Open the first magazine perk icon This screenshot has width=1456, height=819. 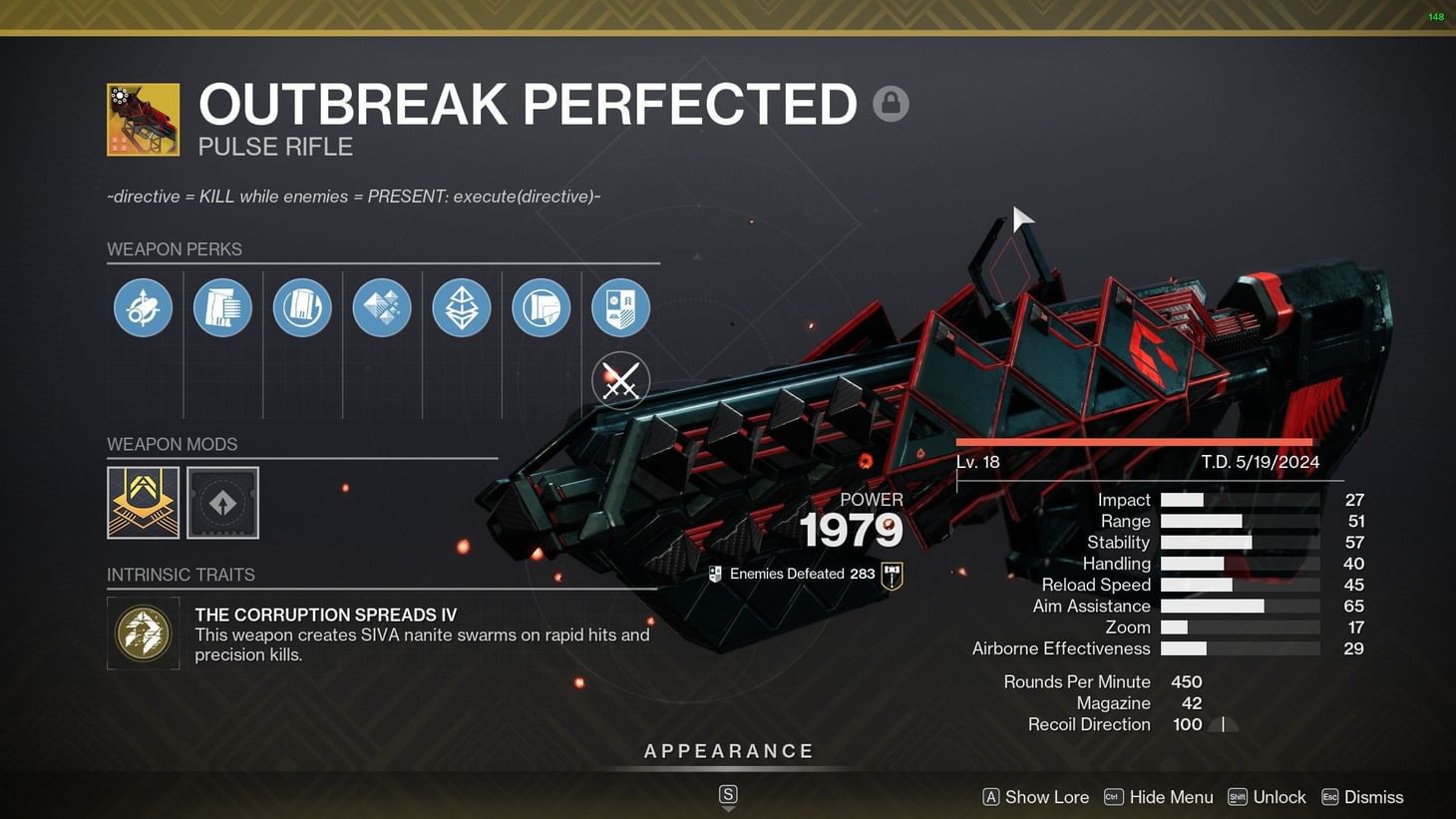pos(222,307)
